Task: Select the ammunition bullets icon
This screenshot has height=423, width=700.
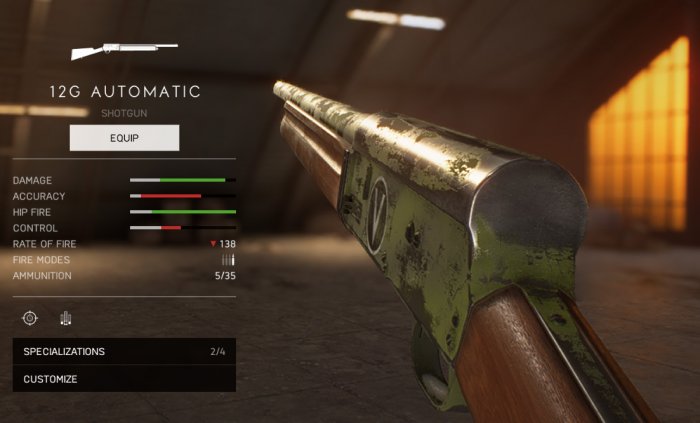Action: [66, 318]
